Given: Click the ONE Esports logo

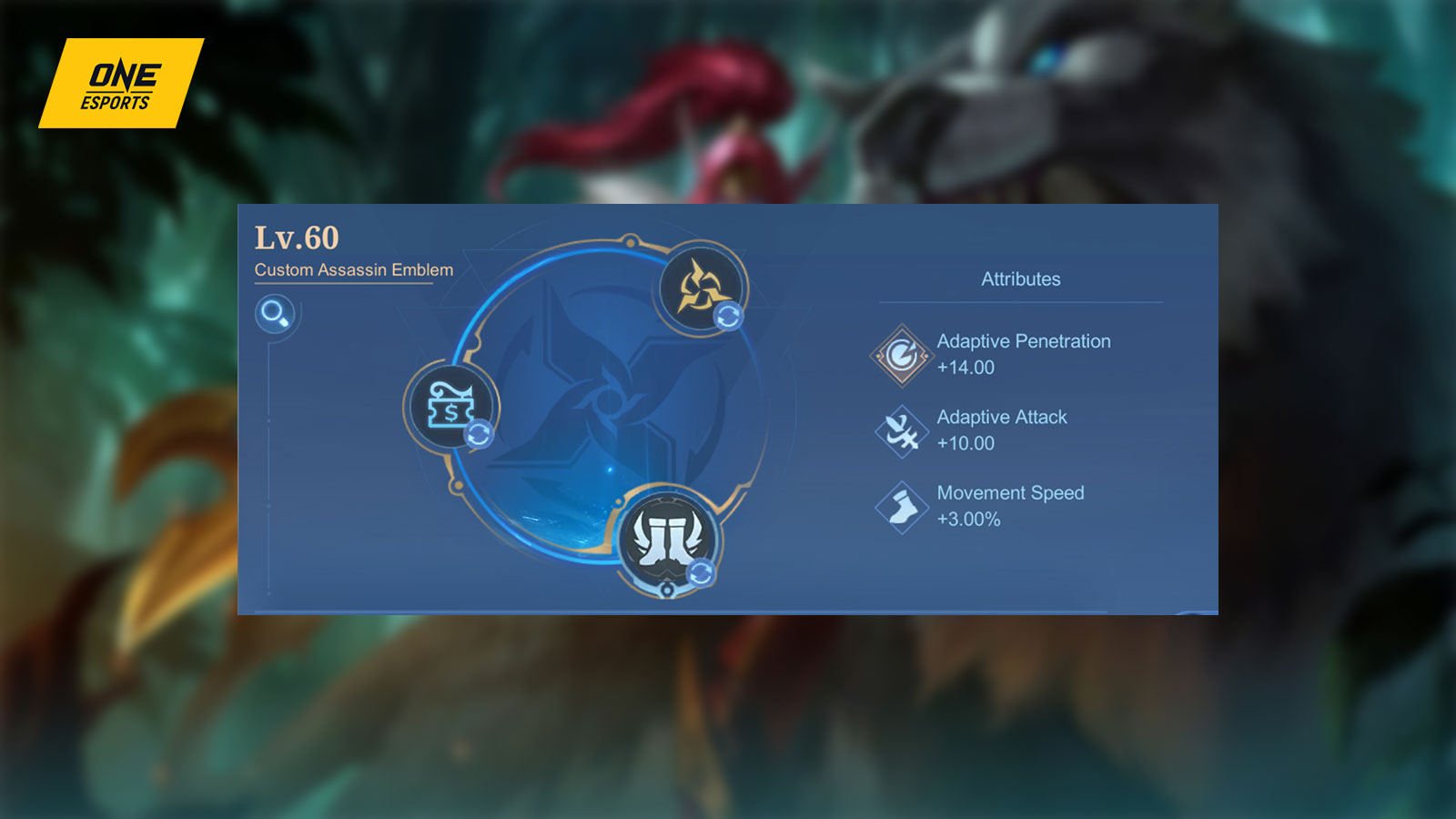Looking at the screenshot, I should (119, 83).
